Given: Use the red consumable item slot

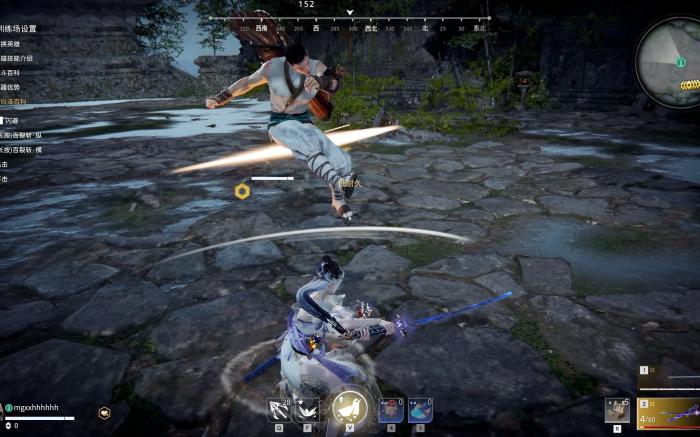Looking at the screenshot, I should pyautogui.click(x=390, y=409).
